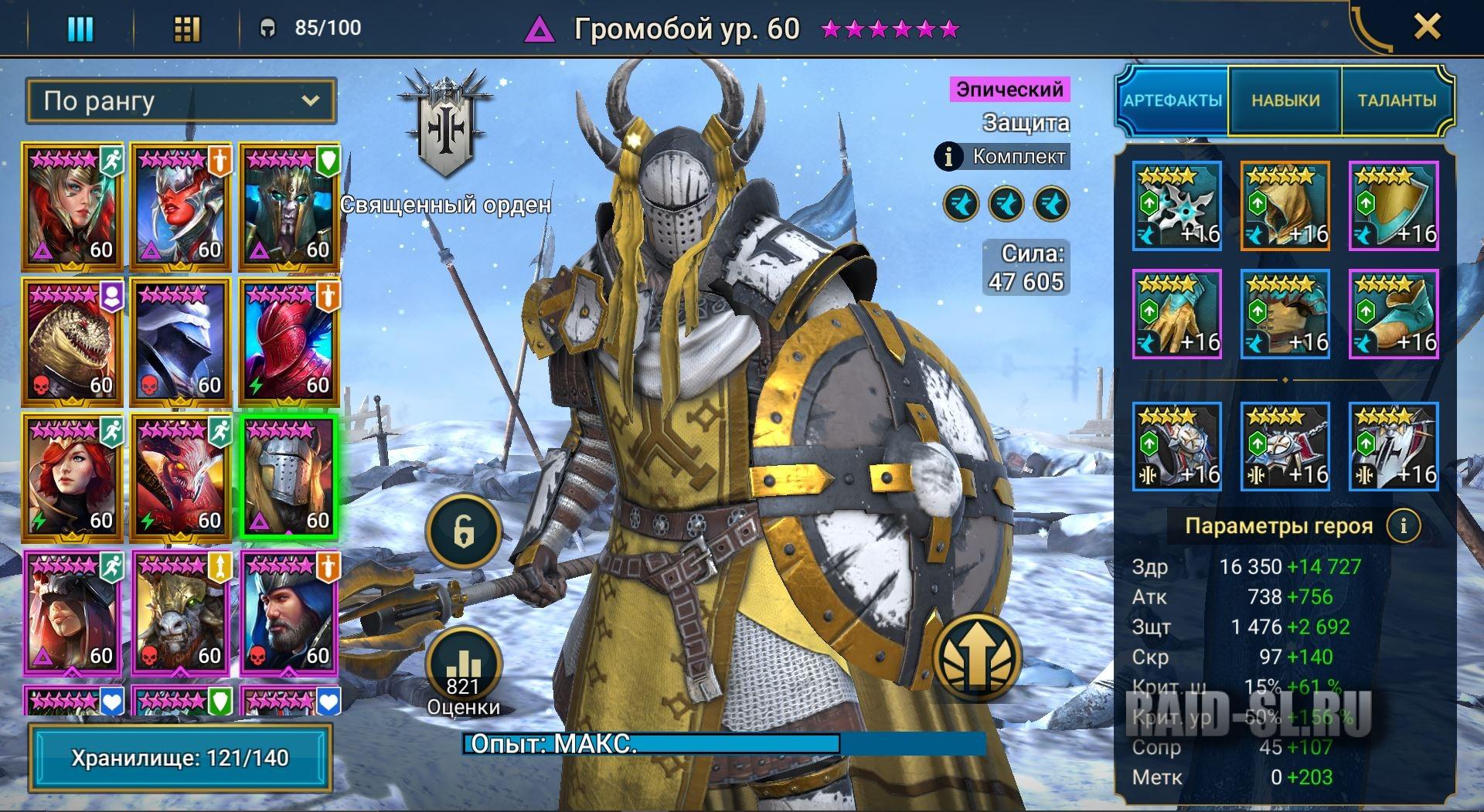Screen dimensions: 1484x812
Task: Select the shuriken weapon artifact slot
Action: pos(1176,206)
